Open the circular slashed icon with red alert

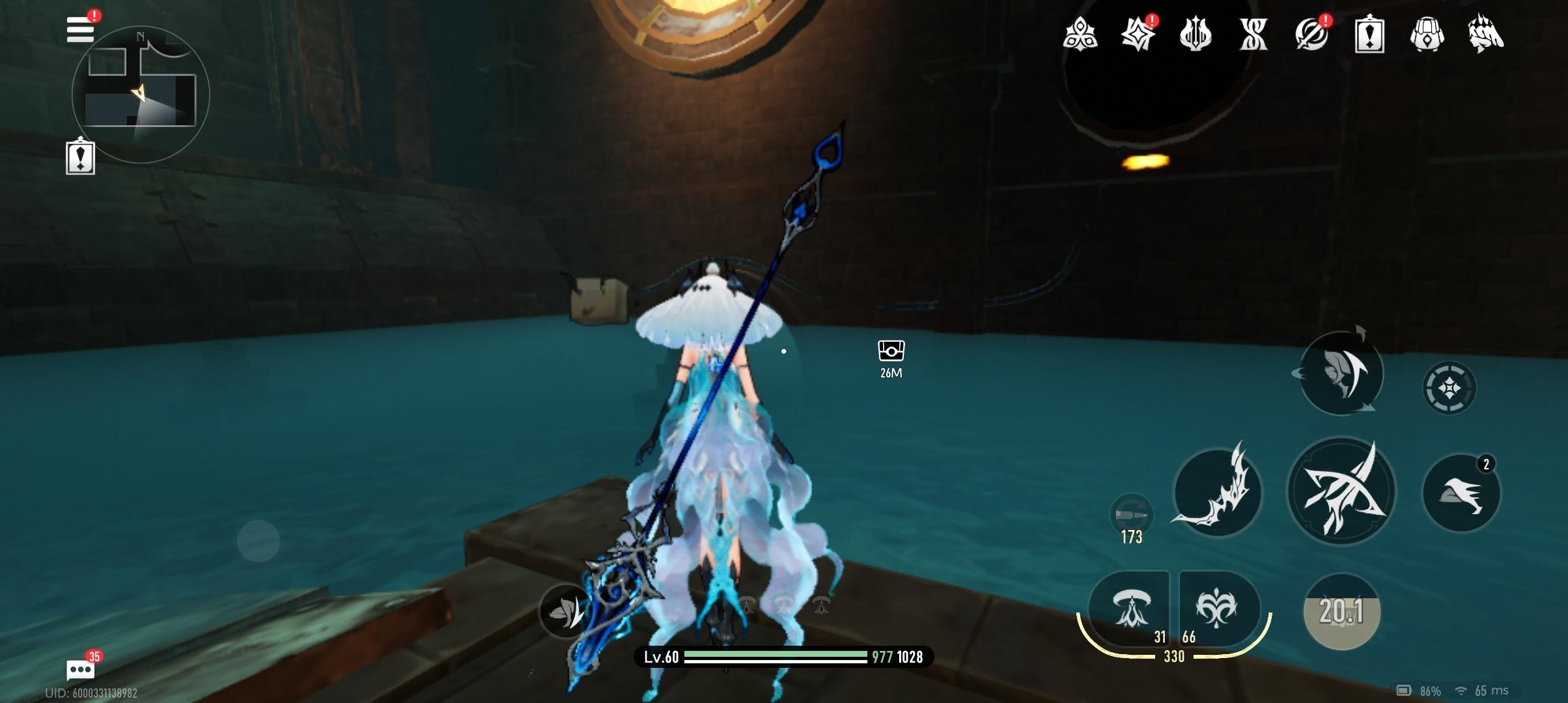1311,34
